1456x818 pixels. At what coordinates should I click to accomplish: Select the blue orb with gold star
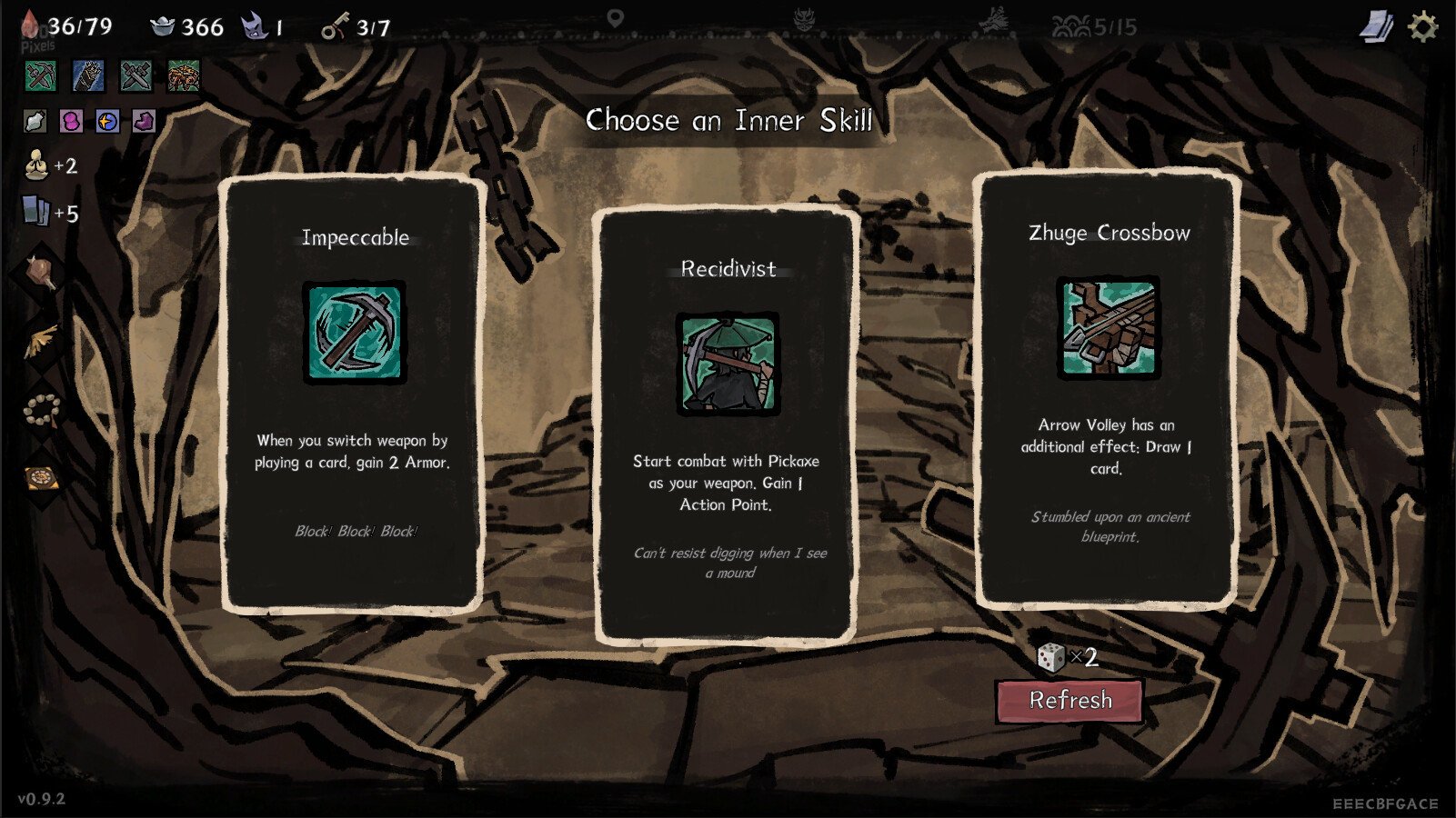[x=107, y=121]
